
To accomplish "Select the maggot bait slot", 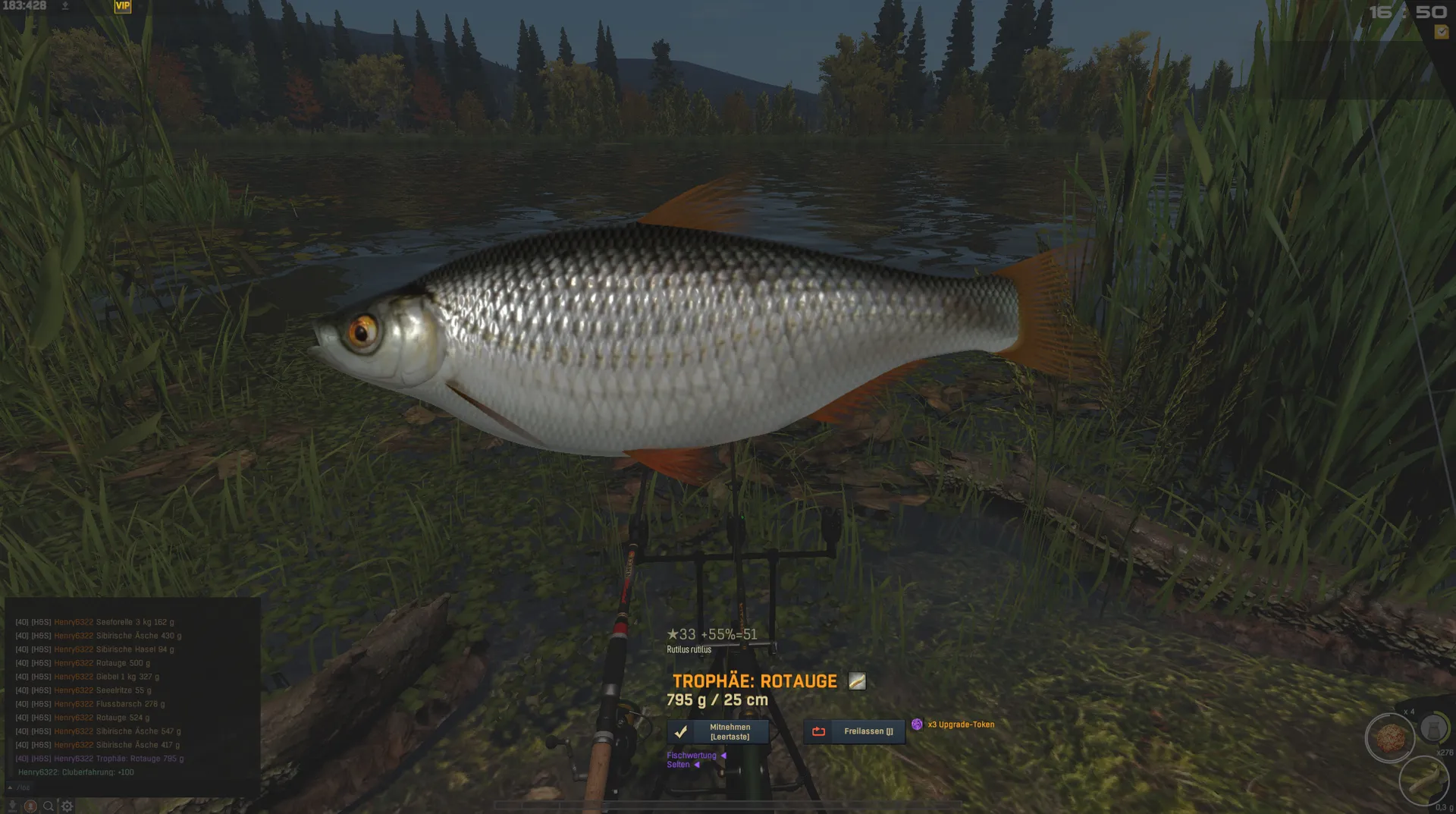I will pyautogui.click(x=1423, y=780).
